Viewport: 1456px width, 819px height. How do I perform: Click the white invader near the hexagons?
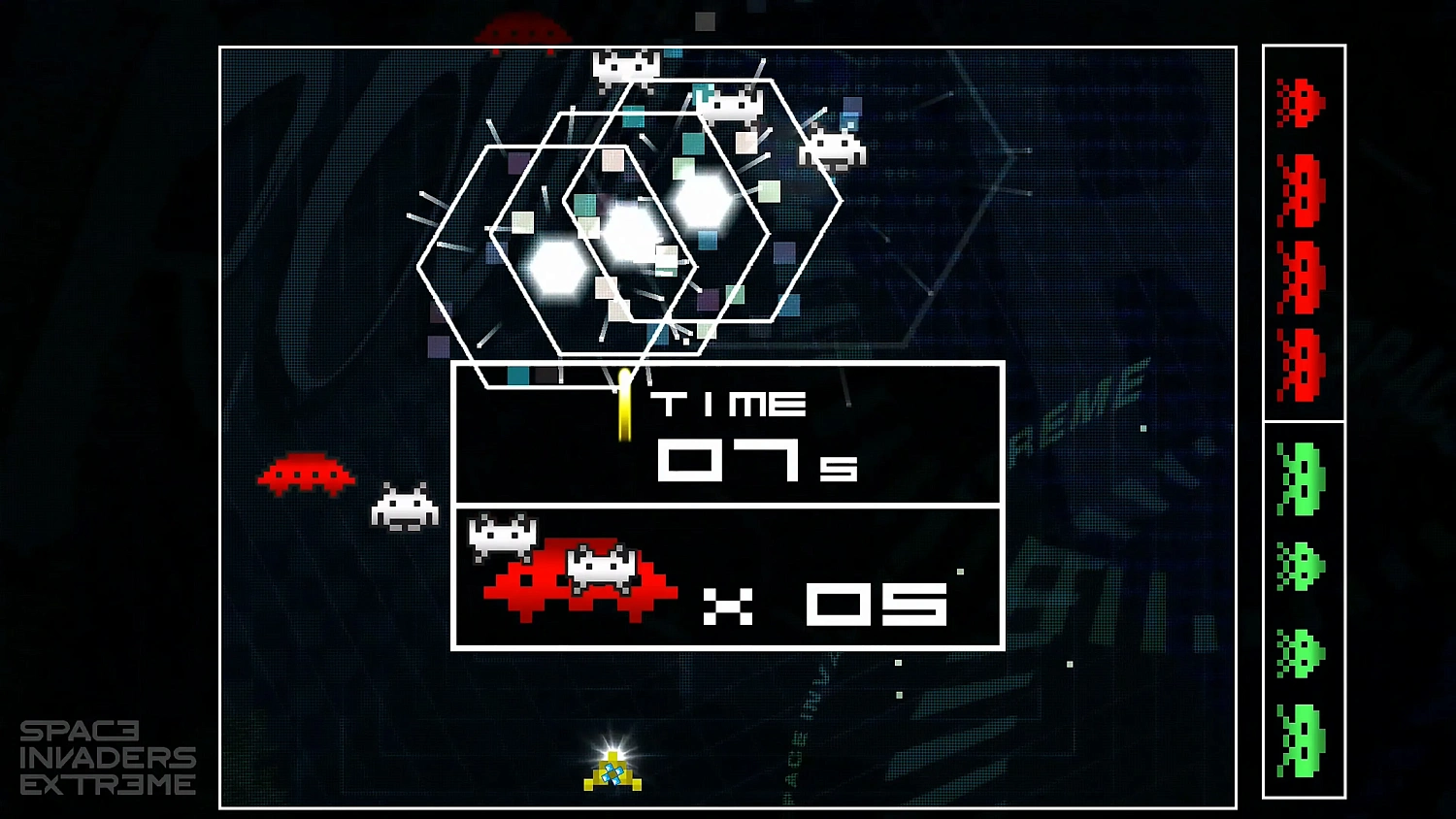(x=728, y=104)
